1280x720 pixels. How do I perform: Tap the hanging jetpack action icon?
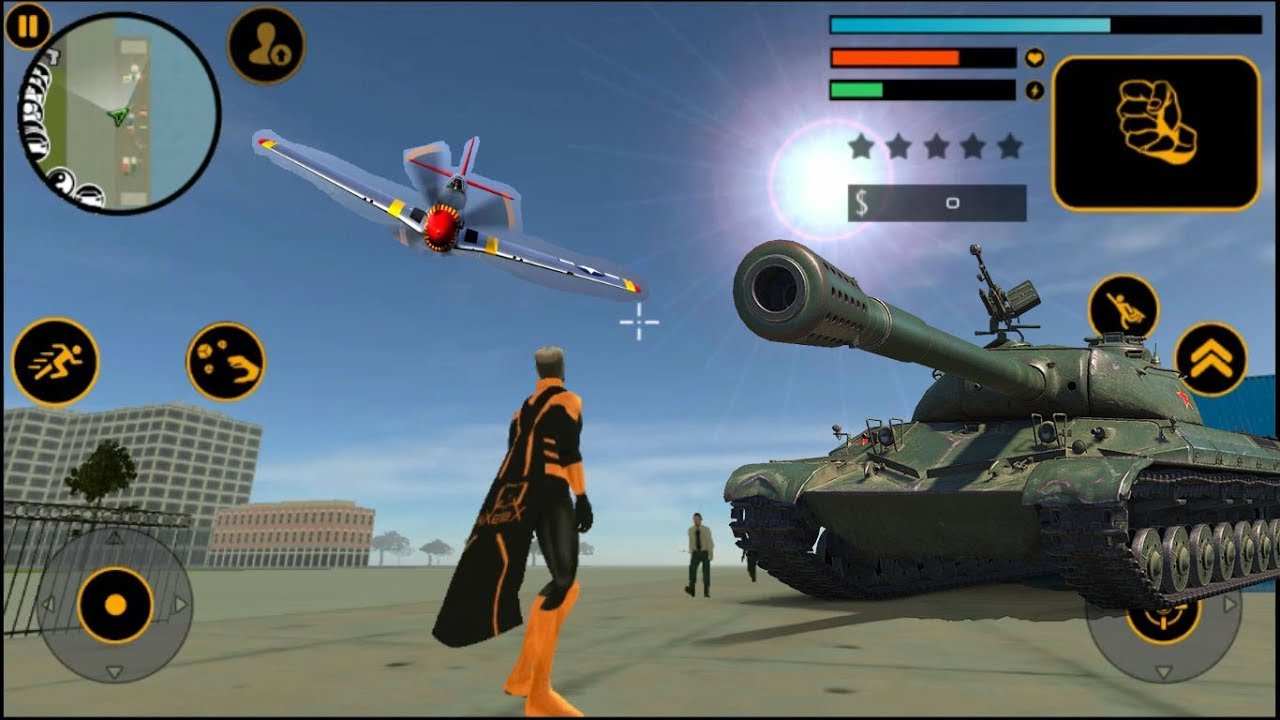point(1123,306)
